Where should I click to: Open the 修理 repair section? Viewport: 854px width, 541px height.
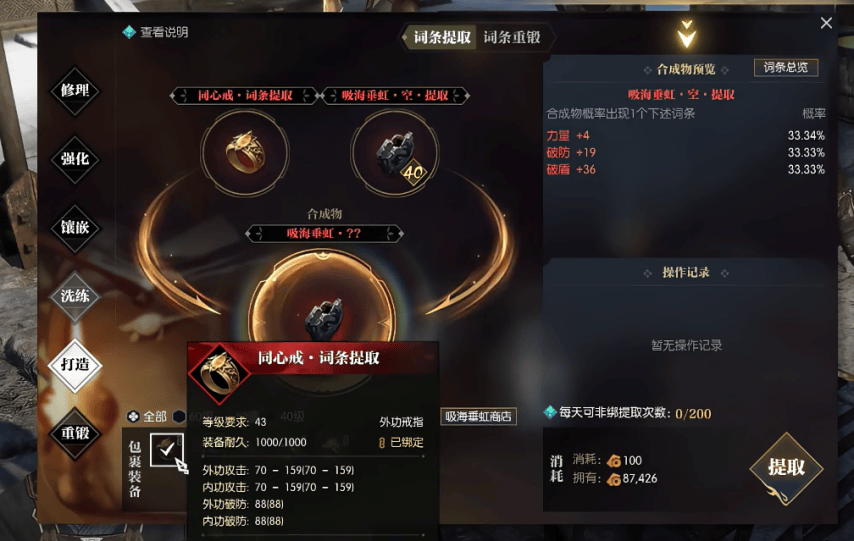(x=75, y=91)
